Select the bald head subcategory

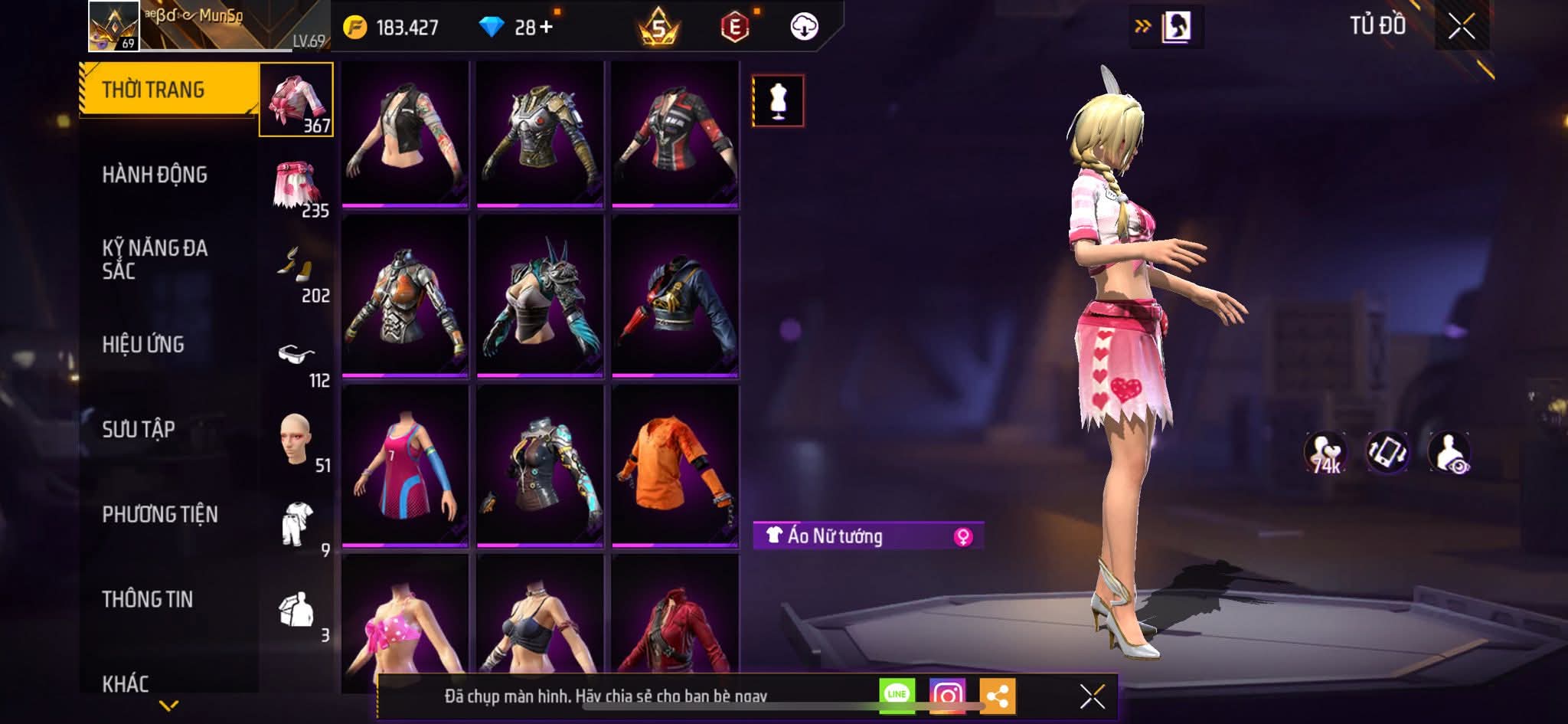[296, 440]
